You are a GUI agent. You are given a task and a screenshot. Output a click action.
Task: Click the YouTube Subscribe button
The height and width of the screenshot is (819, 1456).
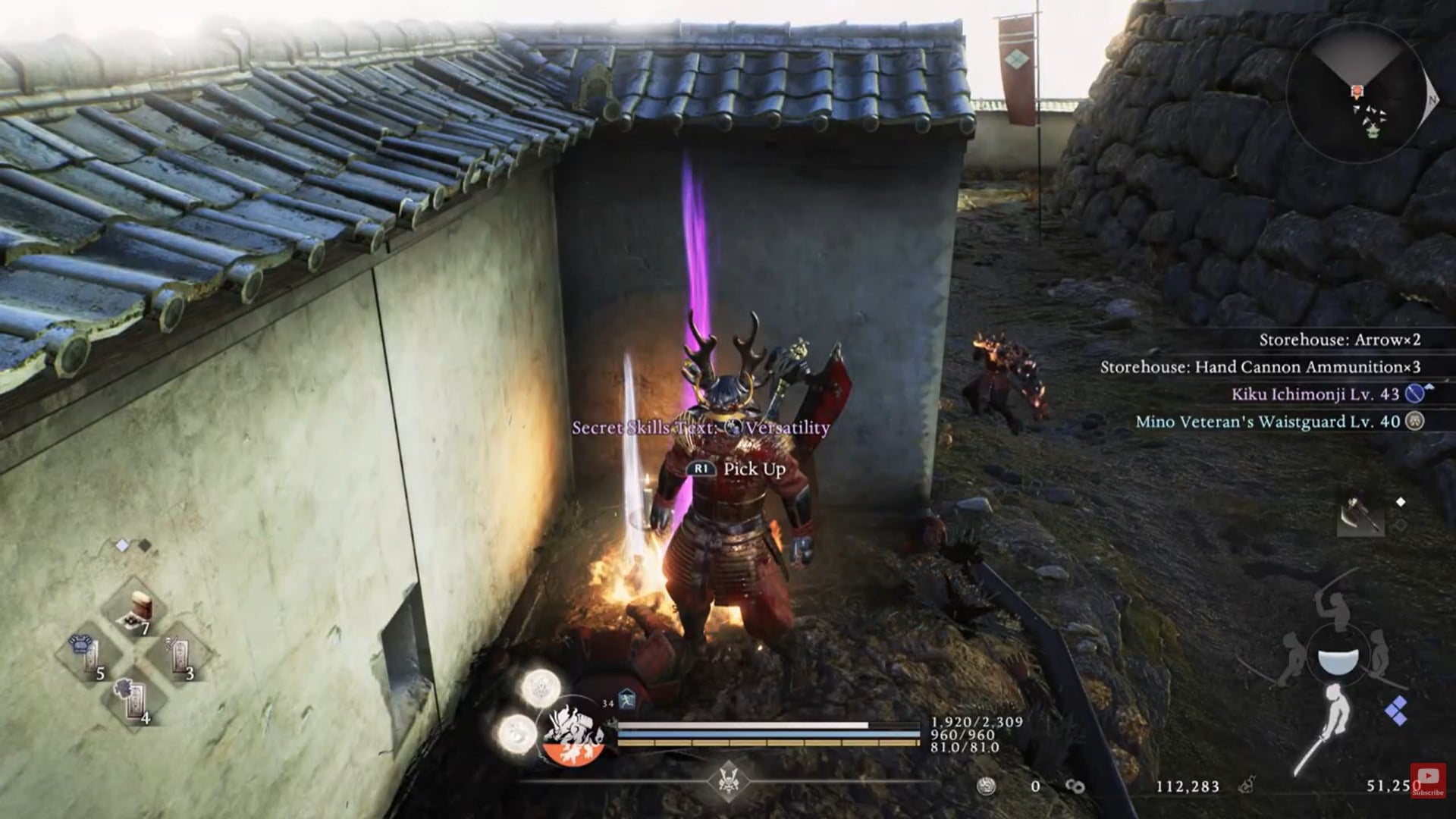(x=1428, y=780)
